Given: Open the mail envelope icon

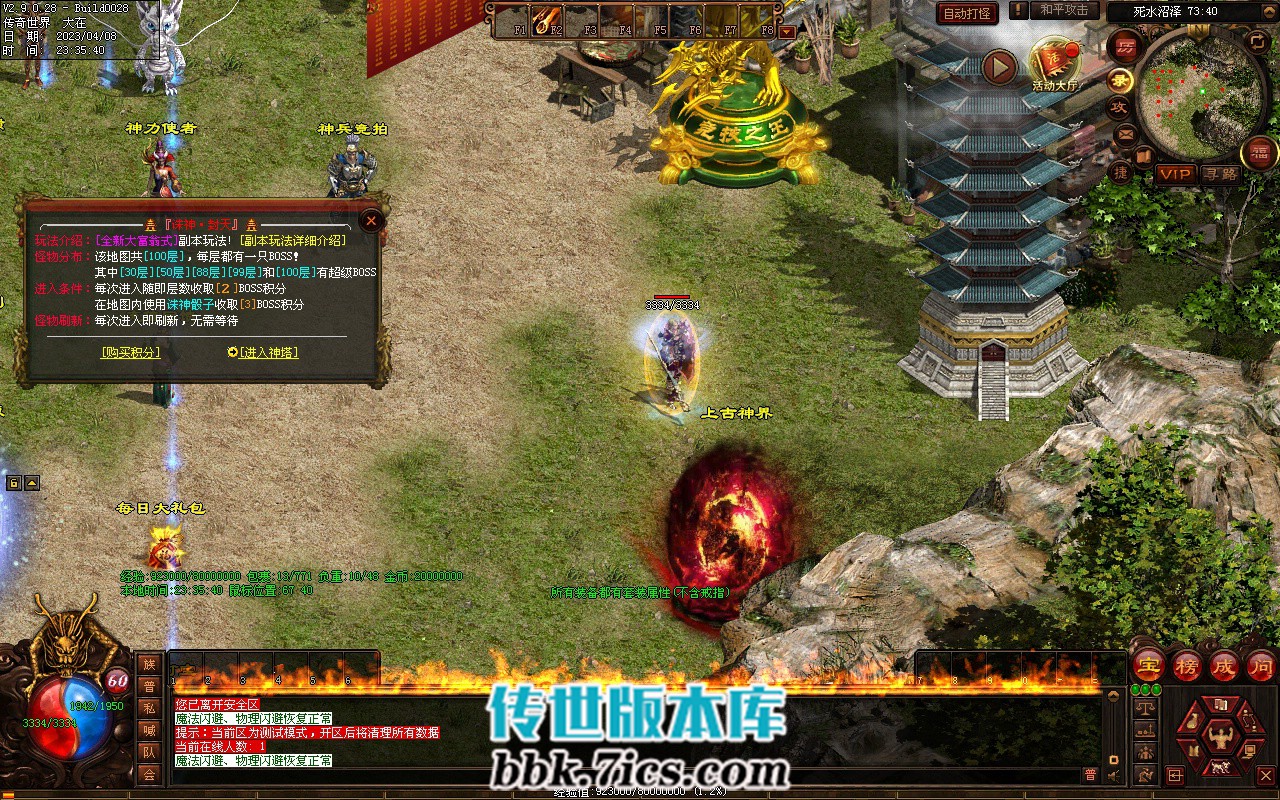Looking at the screenshot, I should [1127, 133].
